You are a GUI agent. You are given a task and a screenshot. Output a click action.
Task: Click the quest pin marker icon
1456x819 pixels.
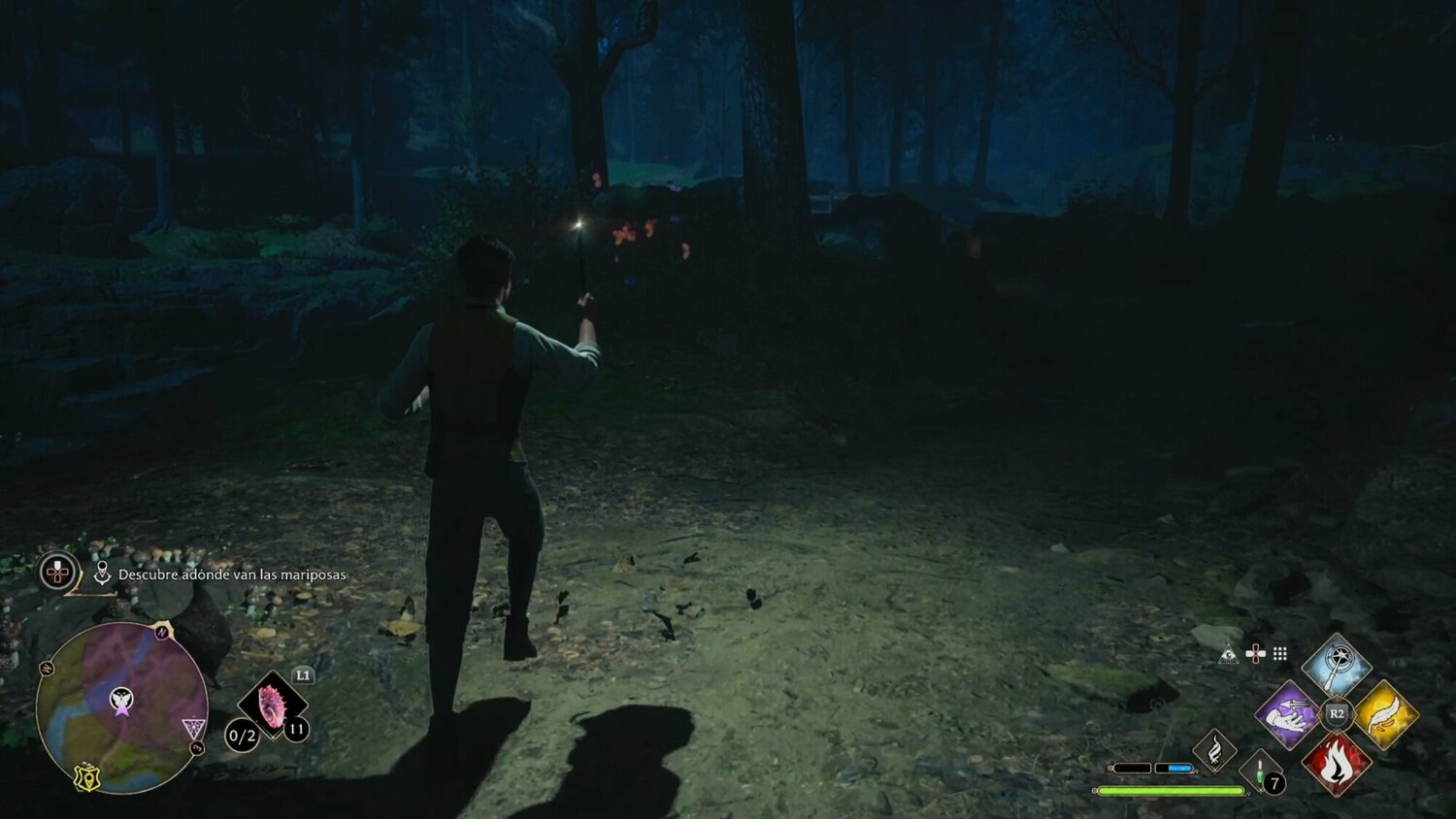(x=103, y=572)
